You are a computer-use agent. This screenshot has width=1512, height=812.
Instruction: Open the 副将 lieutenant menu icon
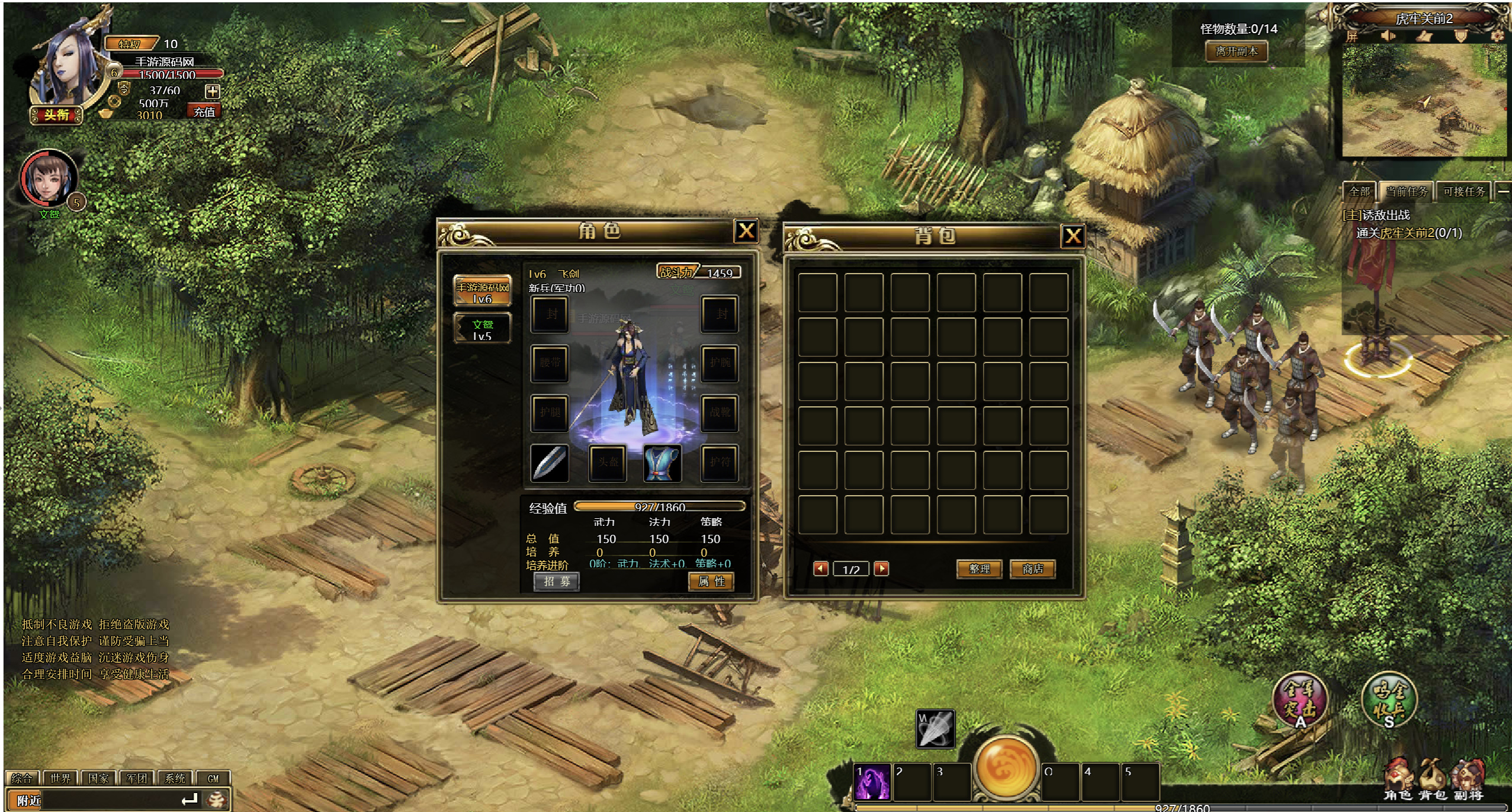click(x=1468, y=781)
